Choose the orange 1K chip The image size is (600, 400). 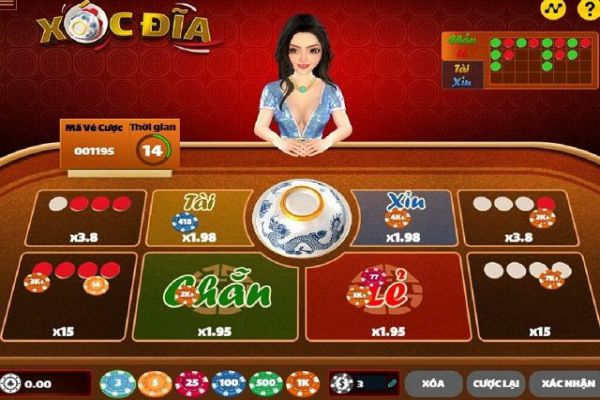[303, 384]
